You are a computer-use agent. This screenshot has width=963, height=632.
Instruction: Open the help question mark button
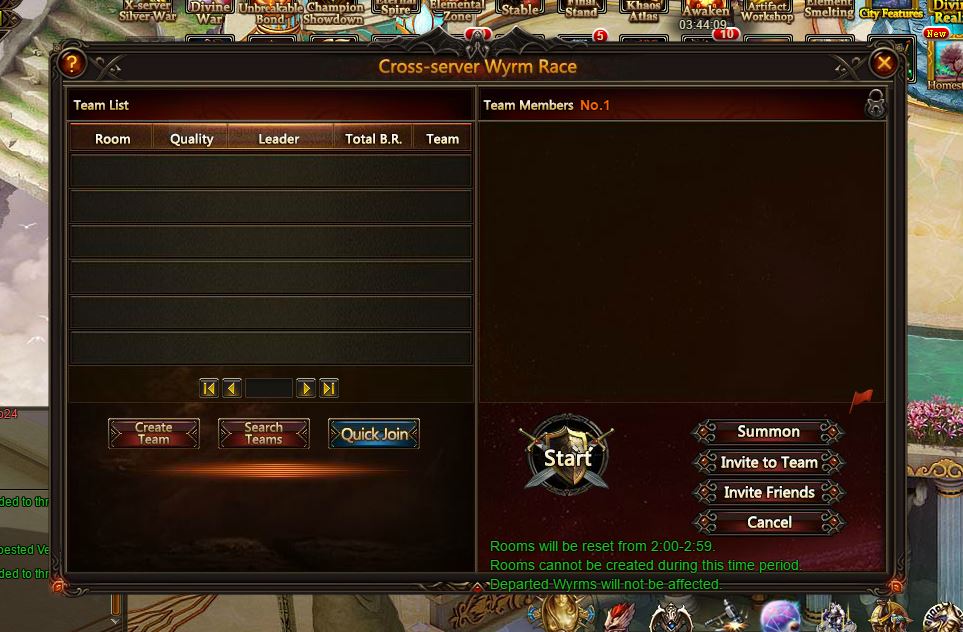(72, 64)
